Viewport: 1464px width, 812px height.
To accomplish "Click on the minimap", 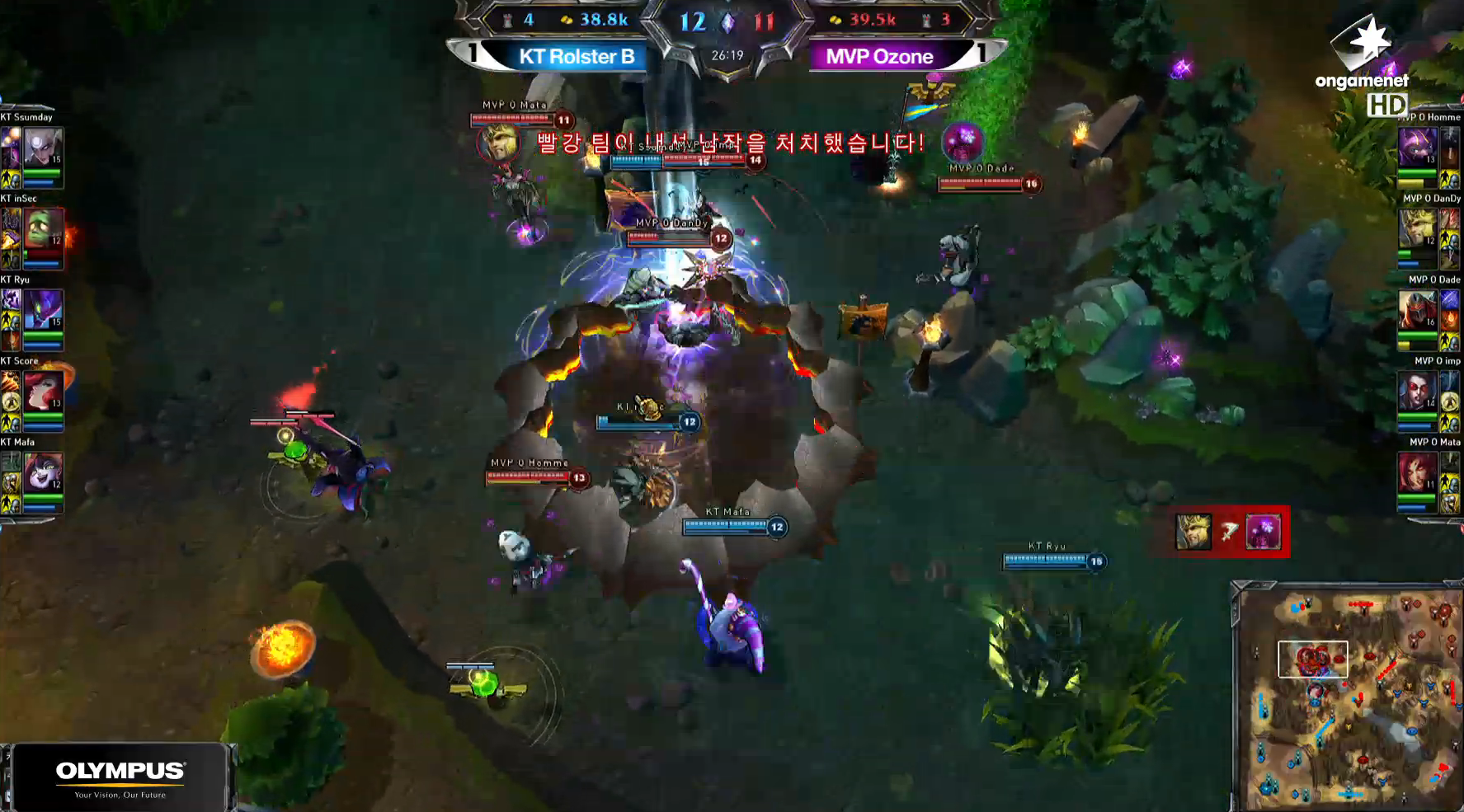I will click(x=1349, y=699).
